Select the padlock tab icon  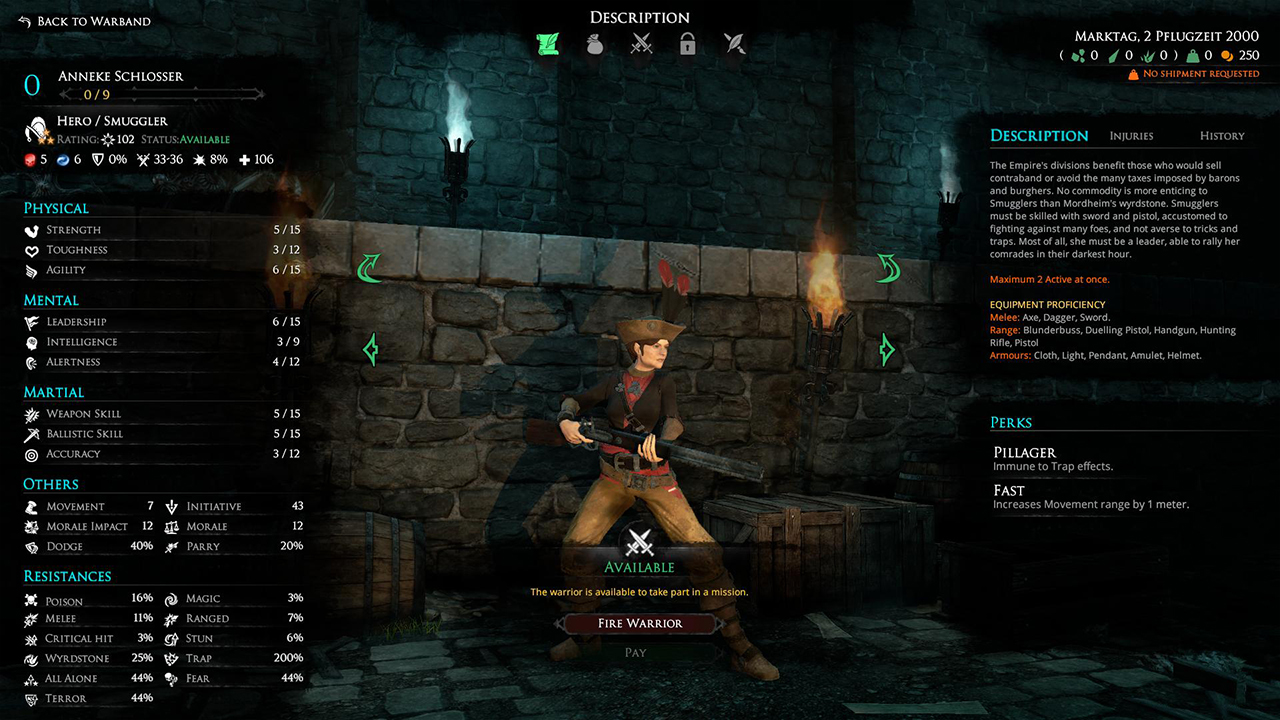point(687,44)
